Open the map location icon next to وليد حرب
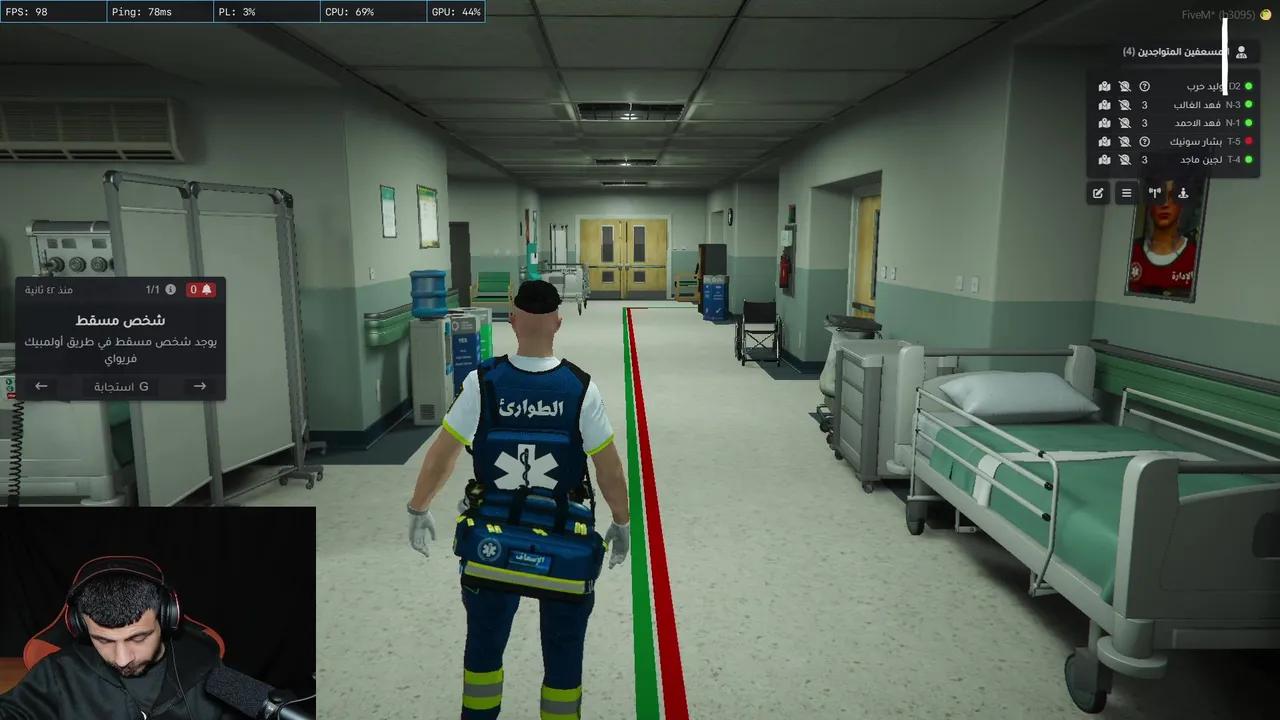Viewport: 1280px width, 720px height. (x=1104, y=87)
